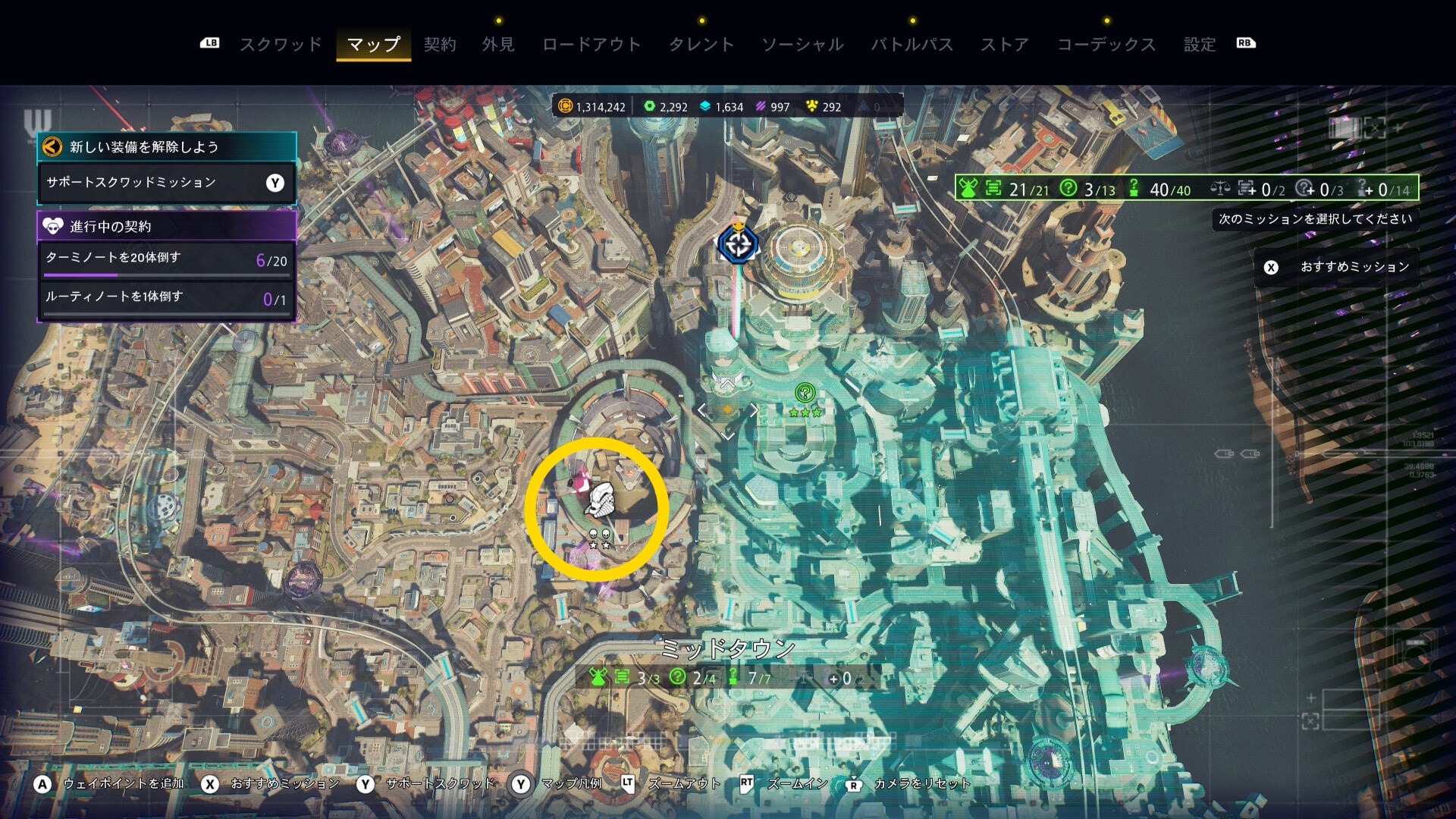1456x819 pixels.
Task: Go to the ロードアウト tab
Action: pos(591,45)
